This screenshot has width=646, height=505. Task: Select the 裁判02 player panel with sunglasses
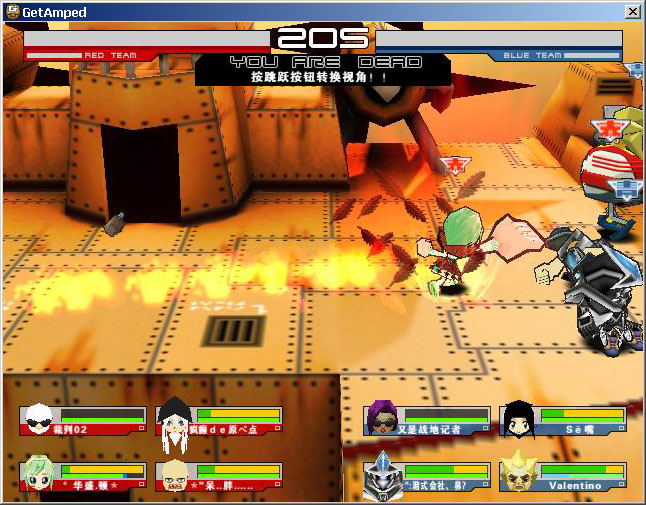pos(83,420)
